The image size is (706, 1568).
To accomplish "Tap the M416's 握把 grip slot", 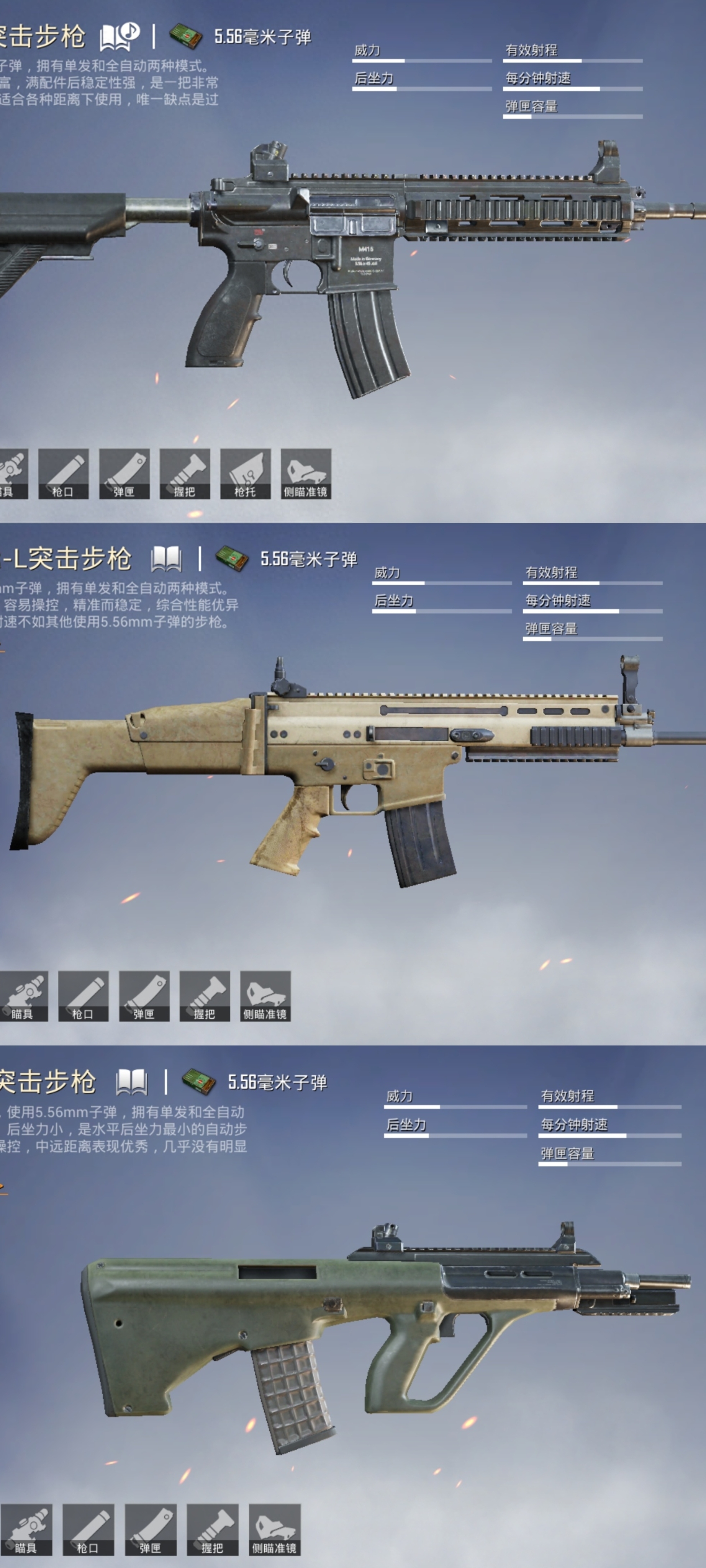I will pyautogui.click(x=185, y=474).
